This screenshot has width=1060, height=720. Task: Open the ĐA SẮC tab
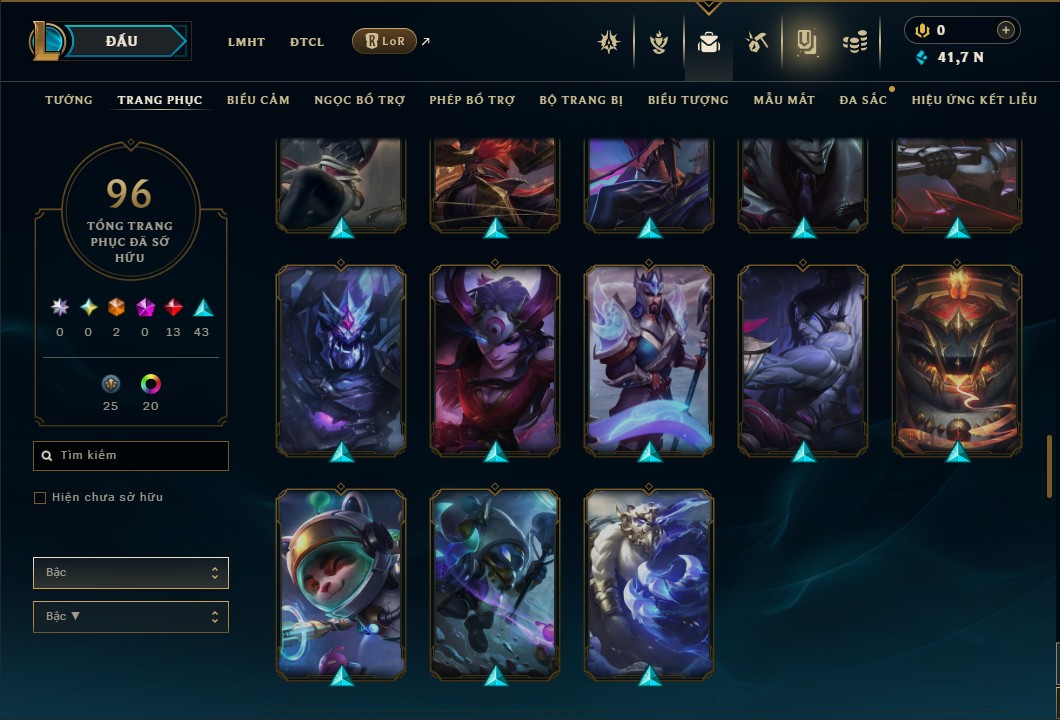tap(863, 100)
